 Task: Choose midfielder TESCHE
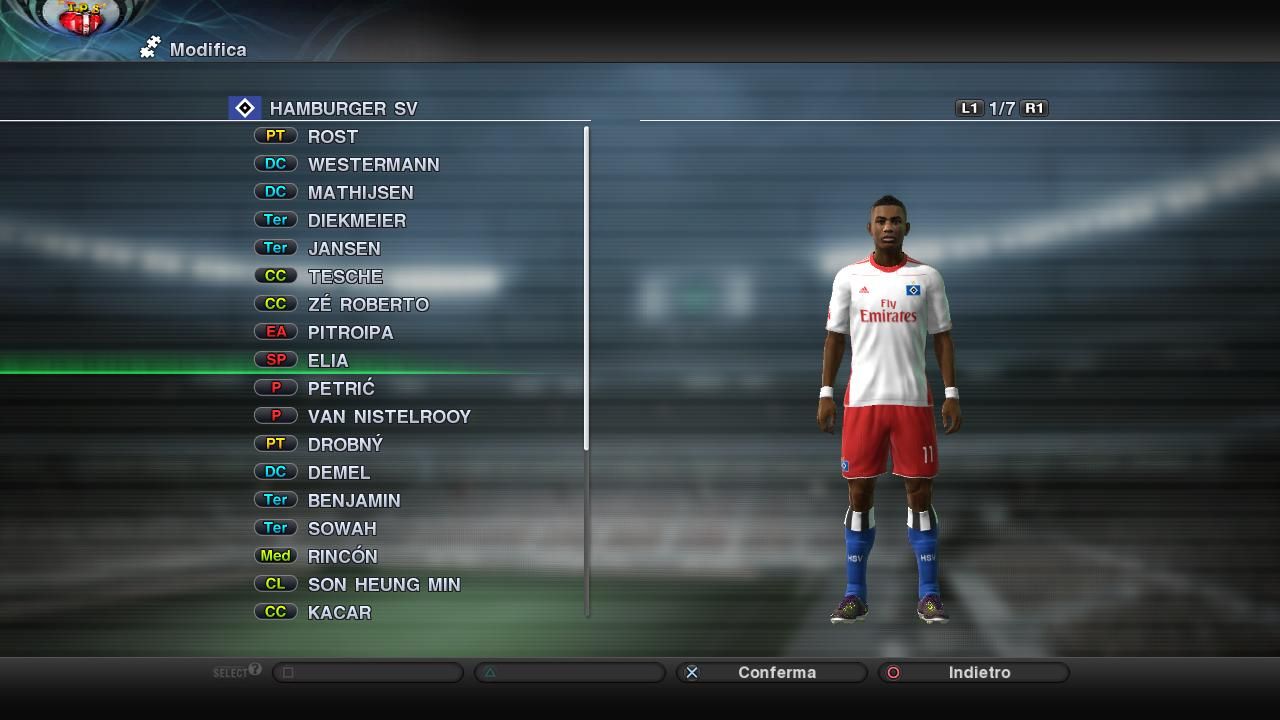point(345,277)
